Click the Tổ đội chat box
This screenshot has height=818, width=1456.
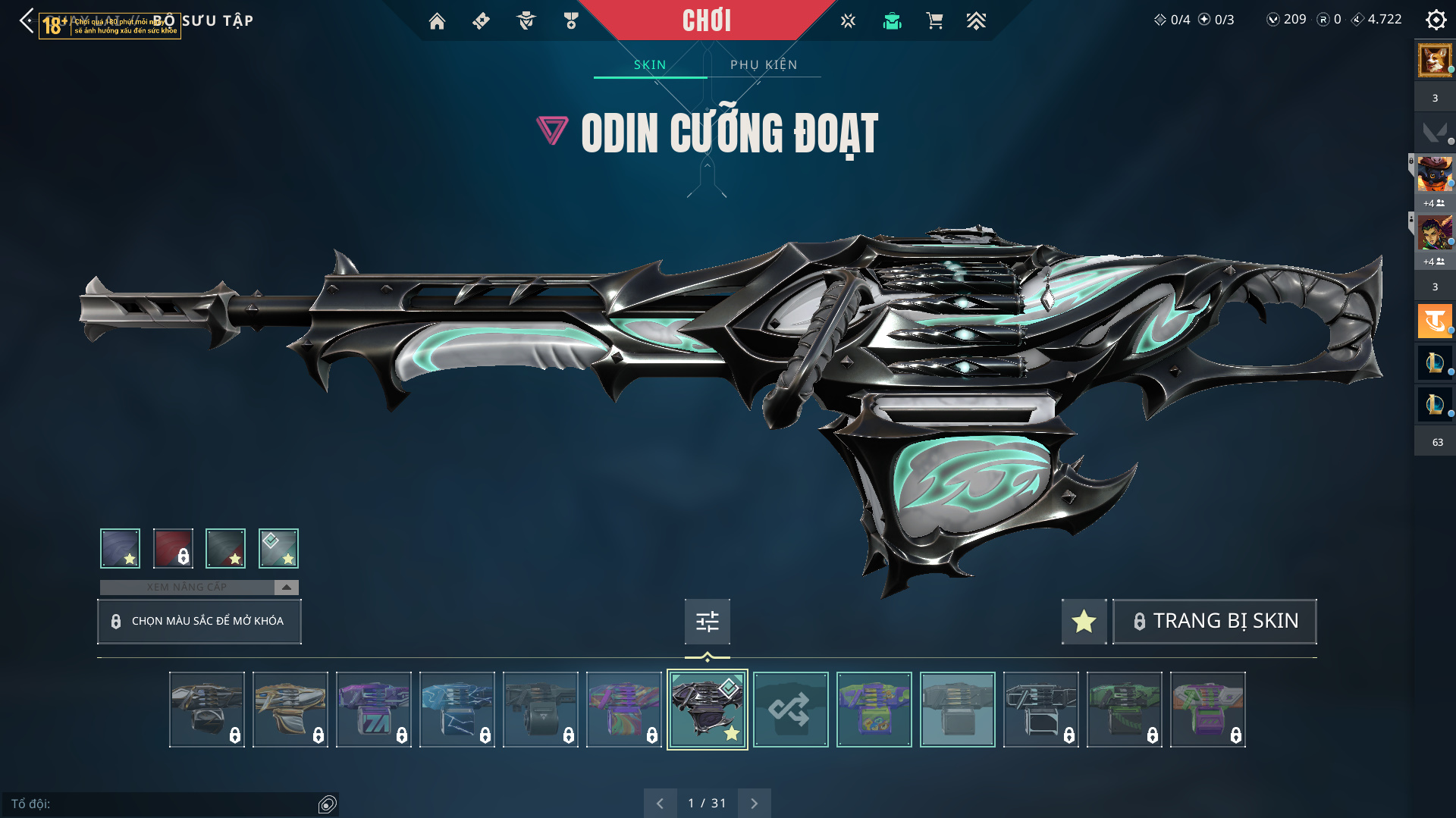pos(163,804)
